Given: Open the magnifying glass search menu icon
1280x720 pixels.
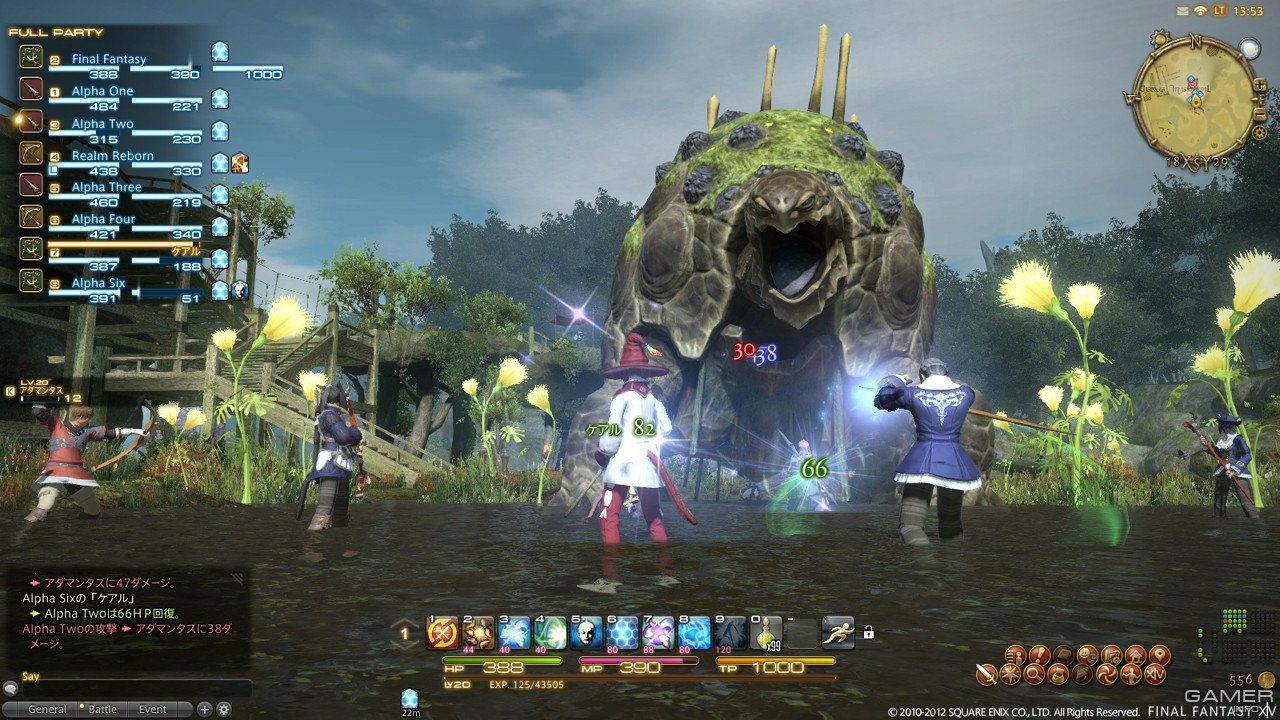Looking at the screenshot, I should 1034,675.
